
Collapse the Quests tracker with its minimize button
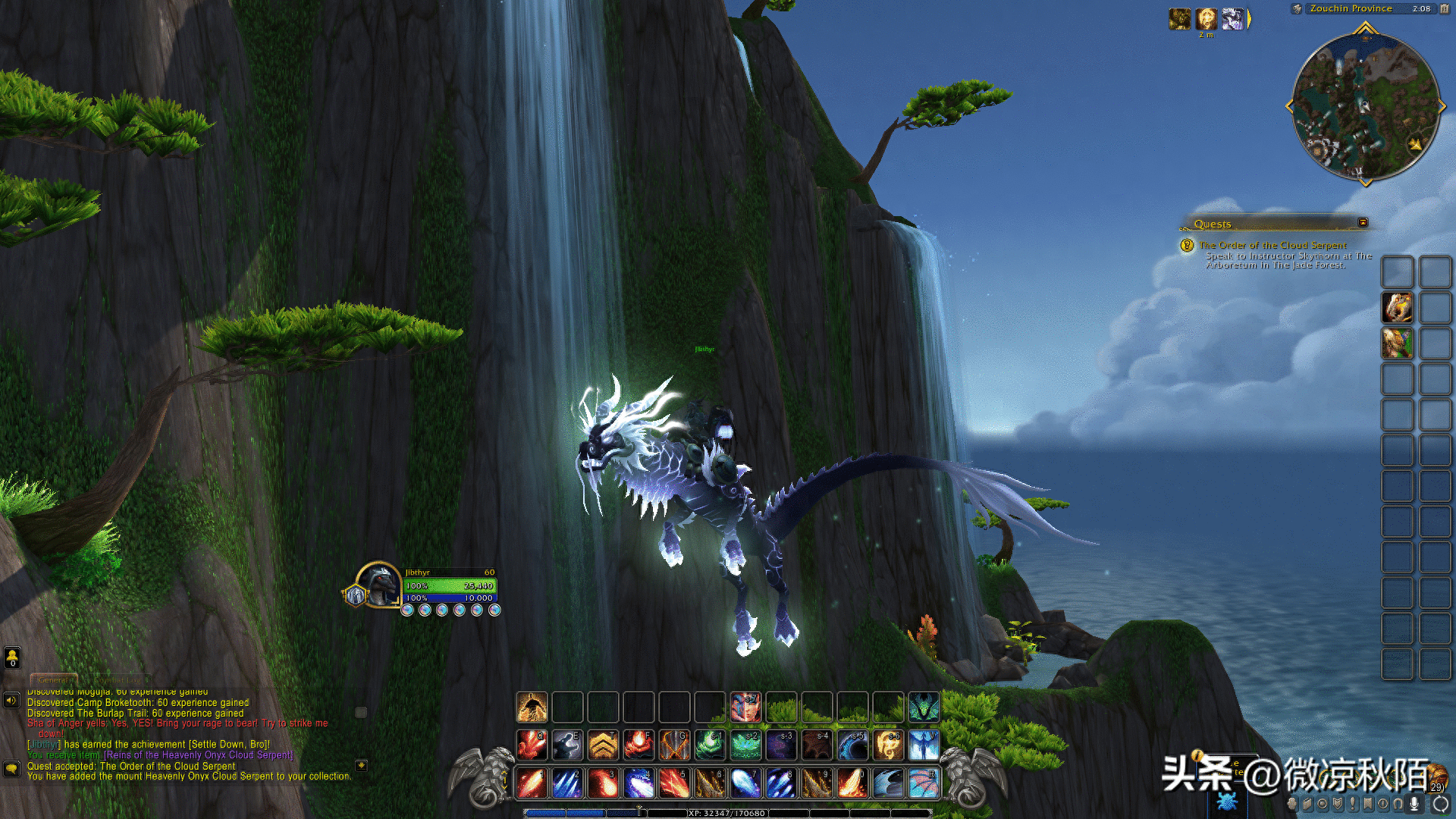[x=1363, y=222]
